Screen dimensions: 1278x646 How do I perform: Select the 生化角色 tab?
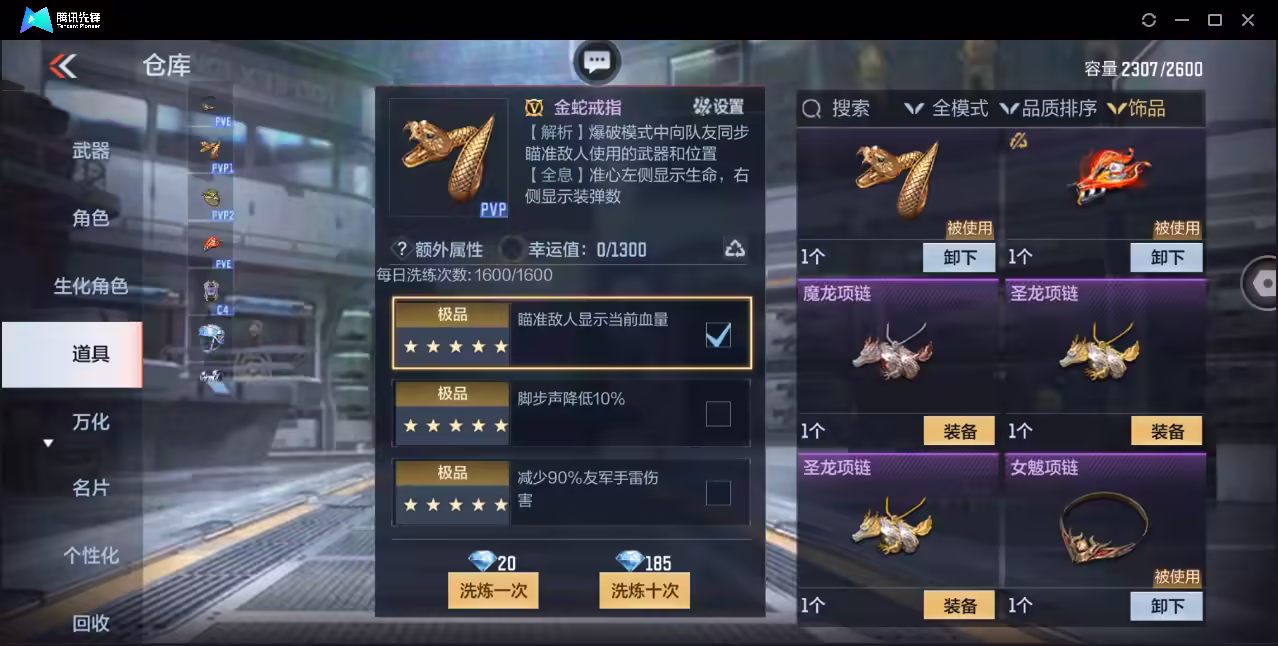click(x=90, y=286)
